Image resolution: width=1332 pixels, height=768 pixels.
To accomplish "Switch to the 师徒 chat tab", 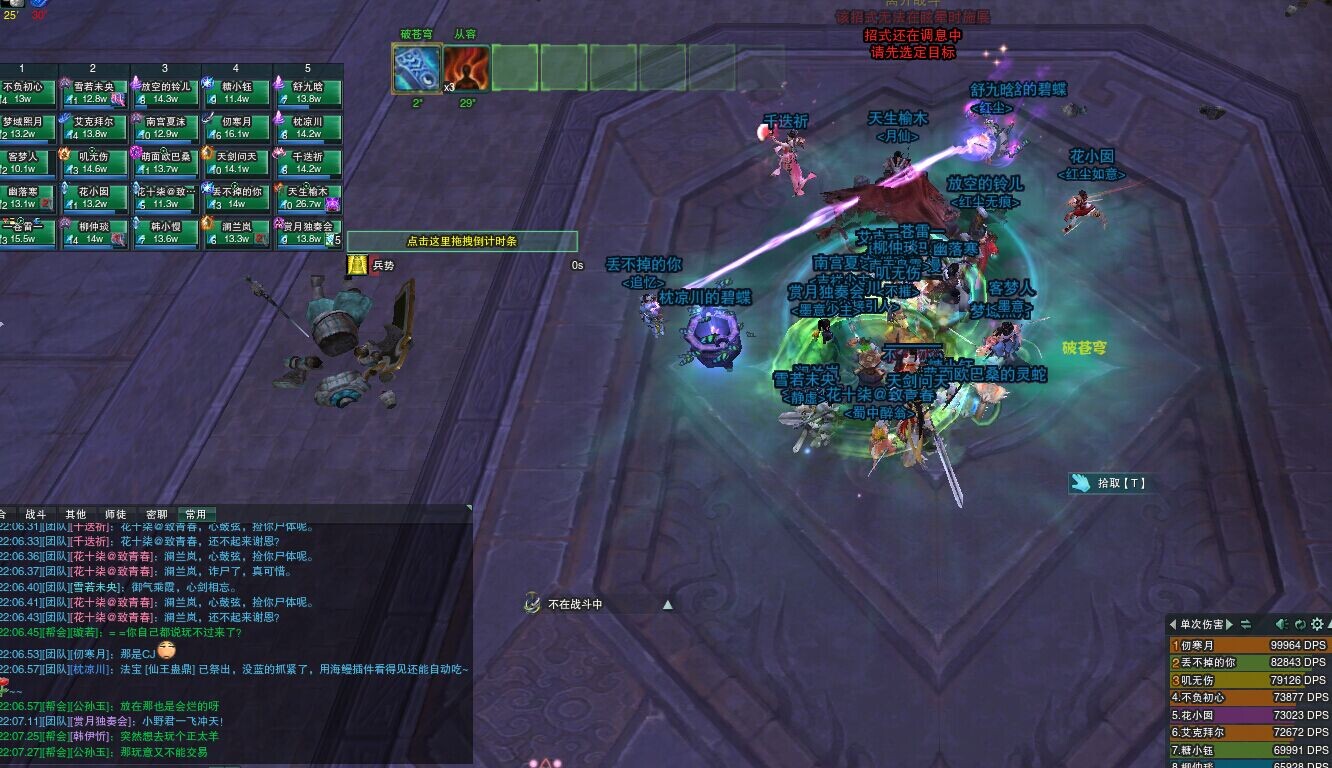I will tap(116, 514).
